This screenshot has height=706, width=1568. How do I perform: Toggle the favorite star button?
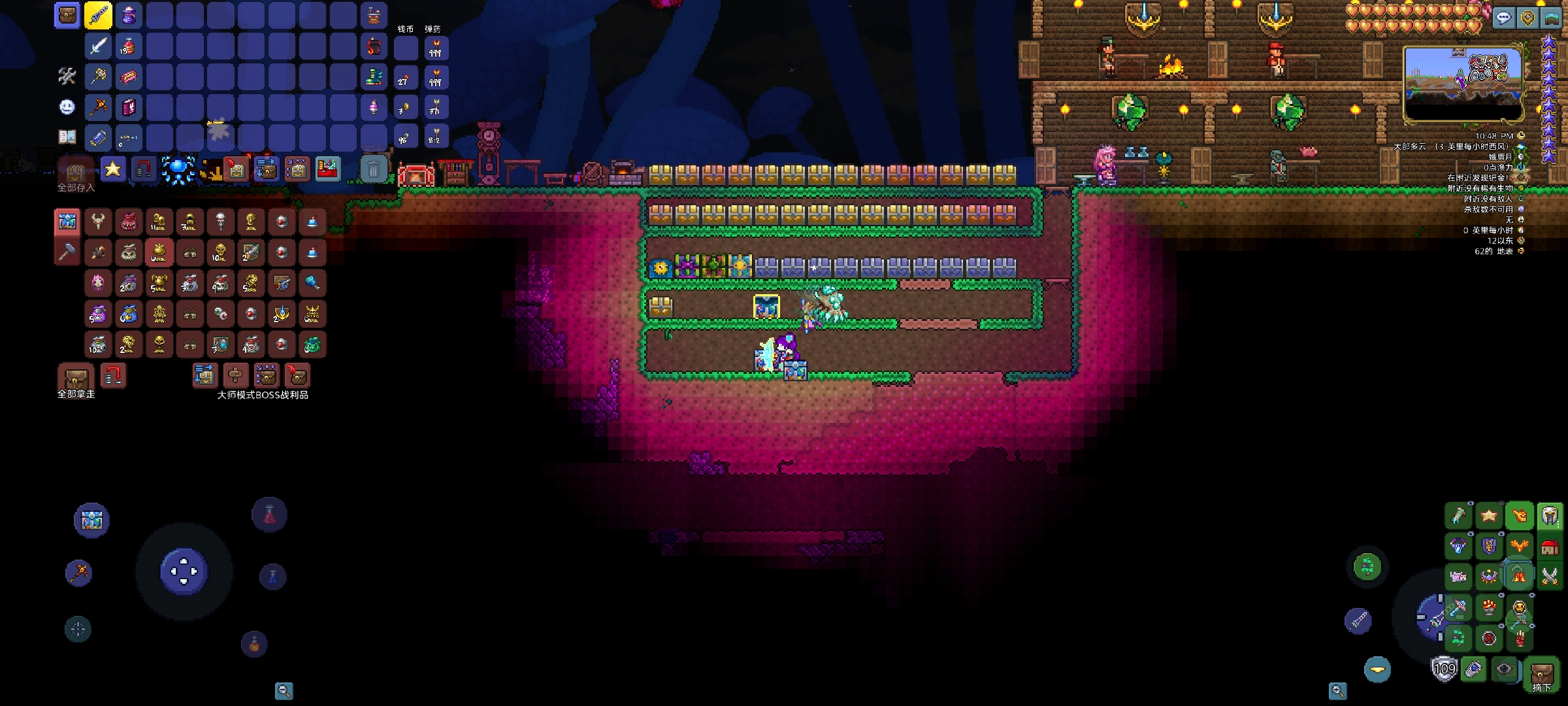(113, 170)
